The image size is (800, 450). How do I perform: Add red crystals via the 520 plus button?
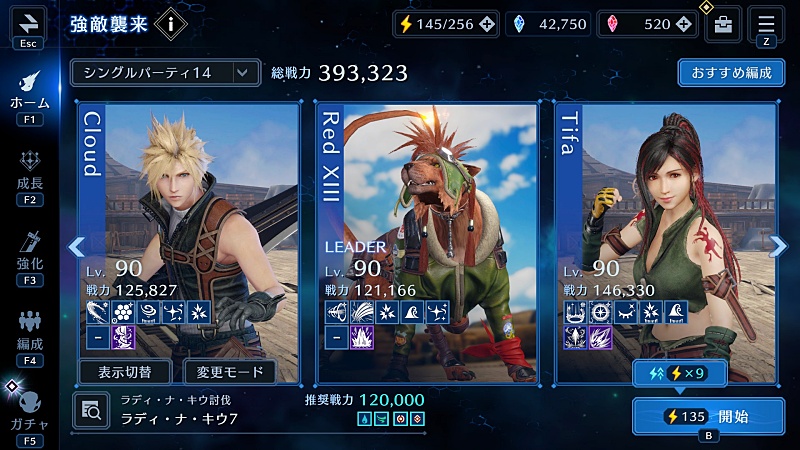pyautogui.click(x=686, y=25)
